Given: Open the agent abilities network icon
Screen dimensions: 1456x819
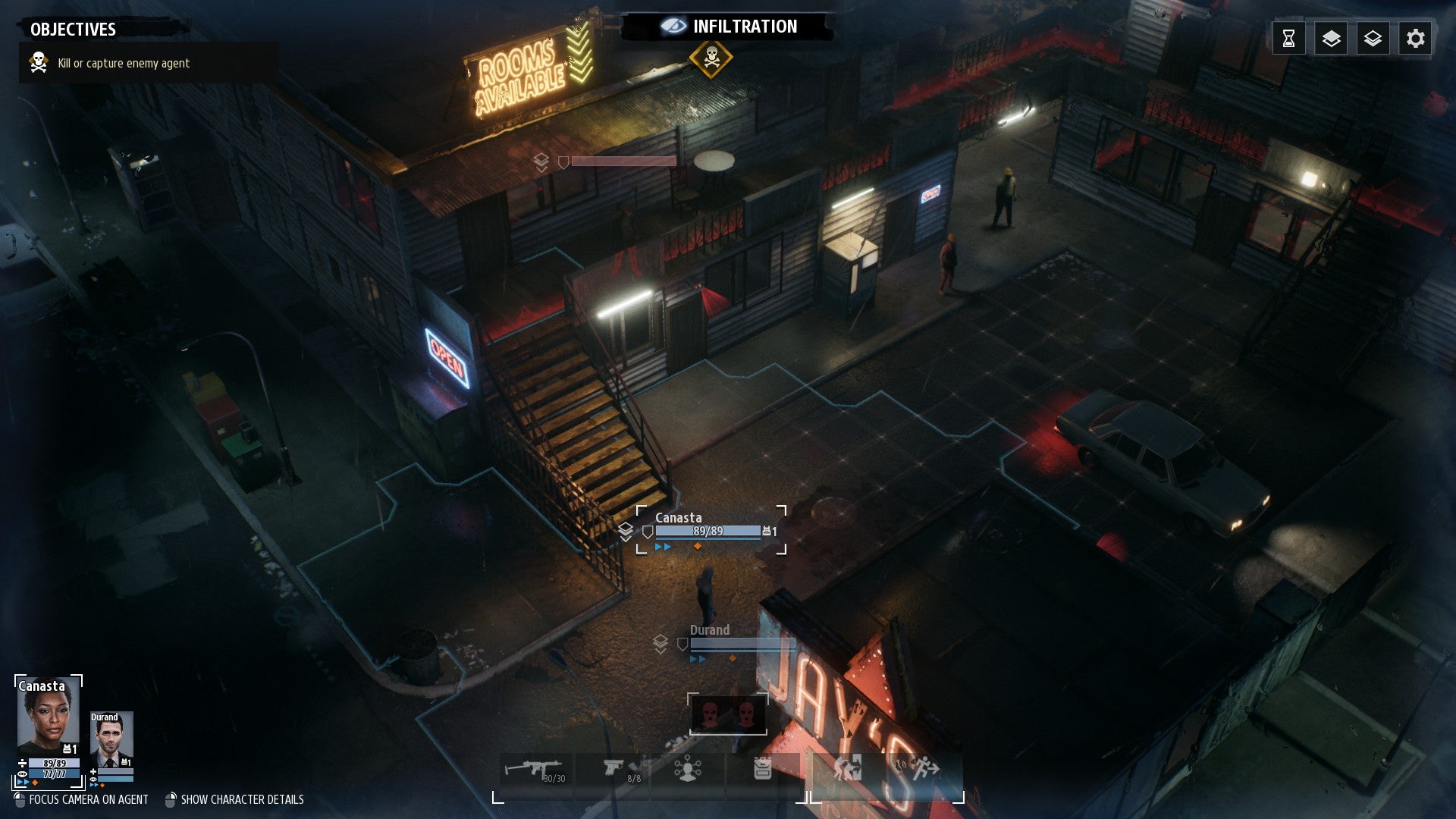Looking at the screenshot, I should [x=687, y=770].
